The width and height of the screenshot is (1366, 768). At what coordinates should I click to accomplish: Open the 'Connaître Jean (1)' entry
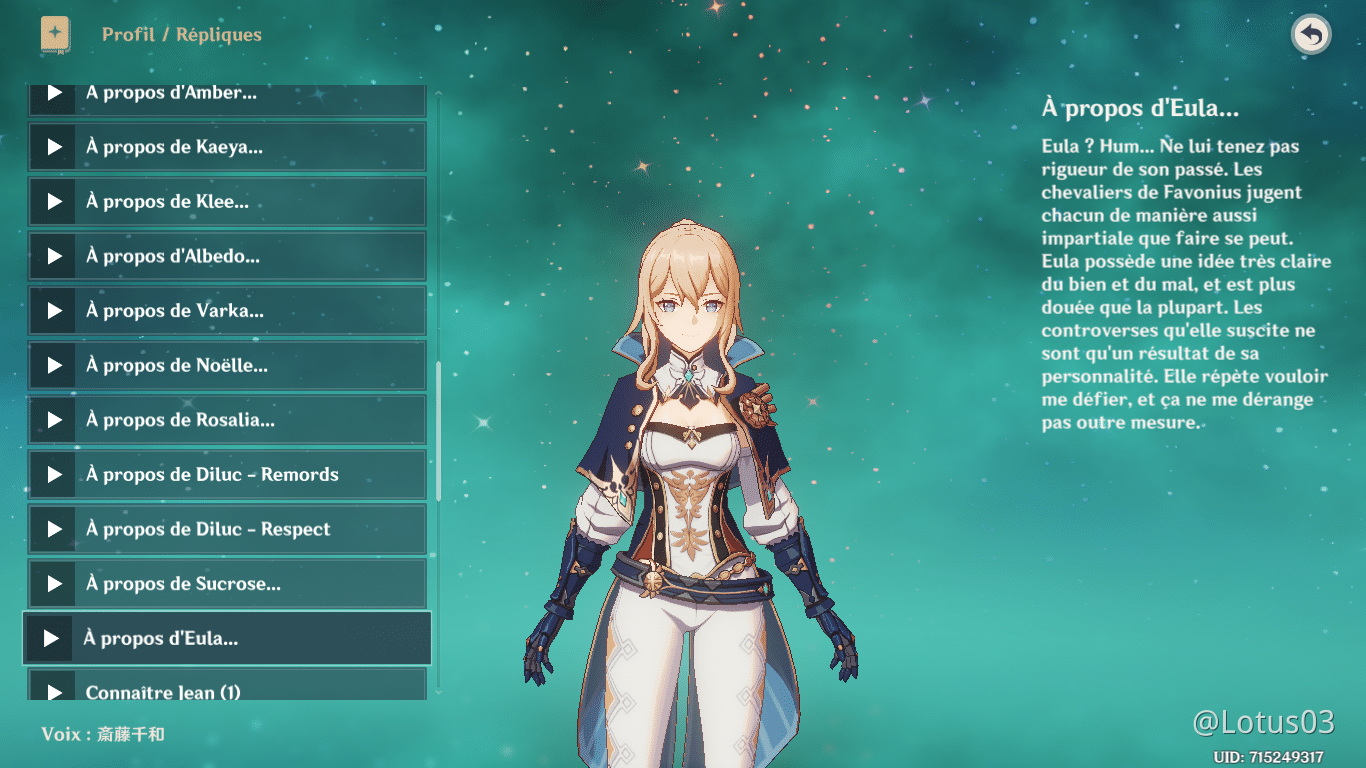point(227,690)
